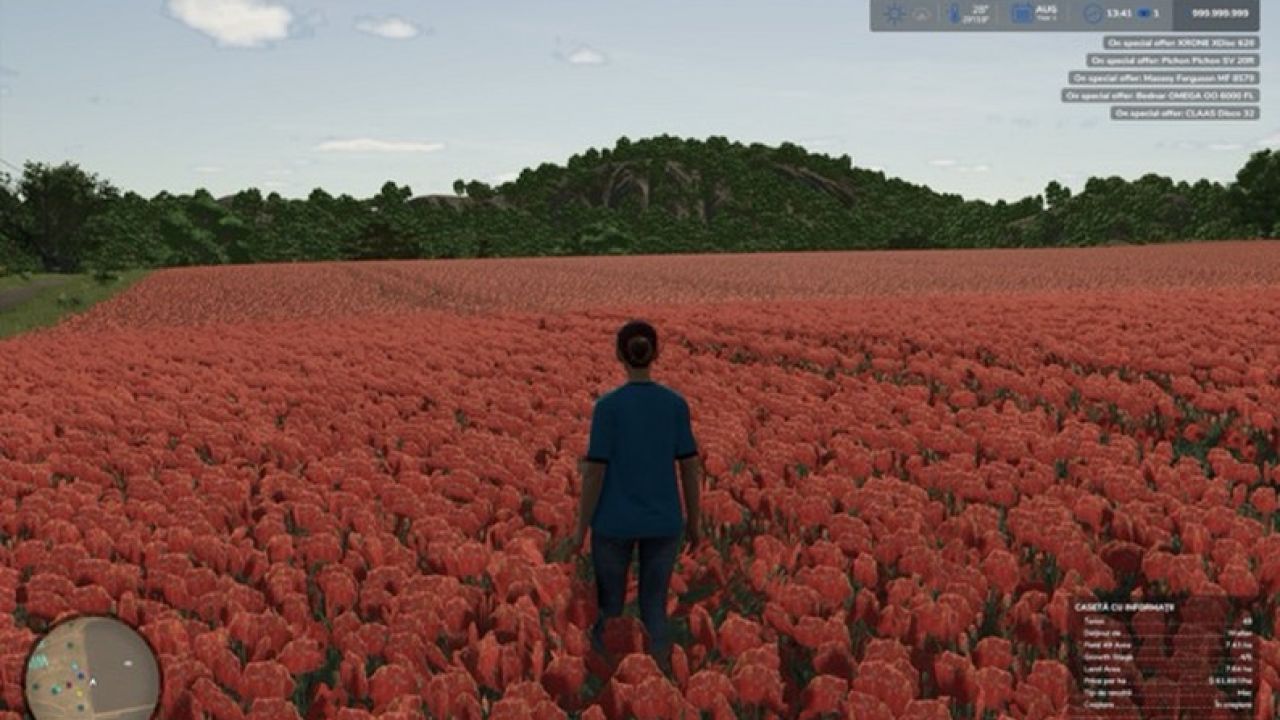Click the thermometer temperature icon
Viewport: 1280px width, 720px height.
point(952,14)
